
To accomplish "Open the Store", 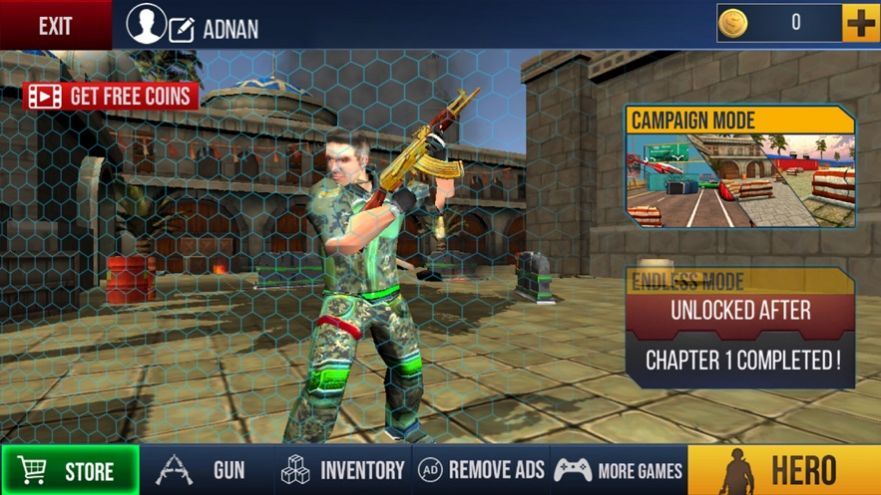I will coord(71,470).
